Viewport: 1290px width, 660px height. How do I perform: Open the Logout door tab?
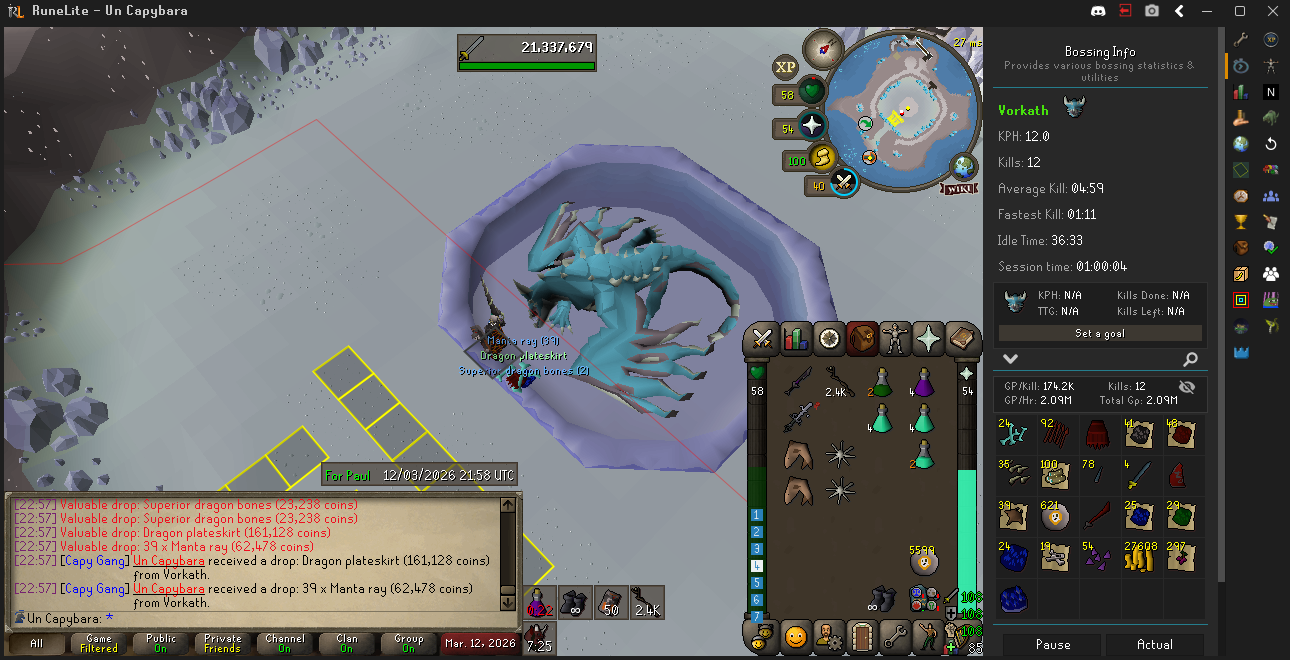[x=862, y=636]
